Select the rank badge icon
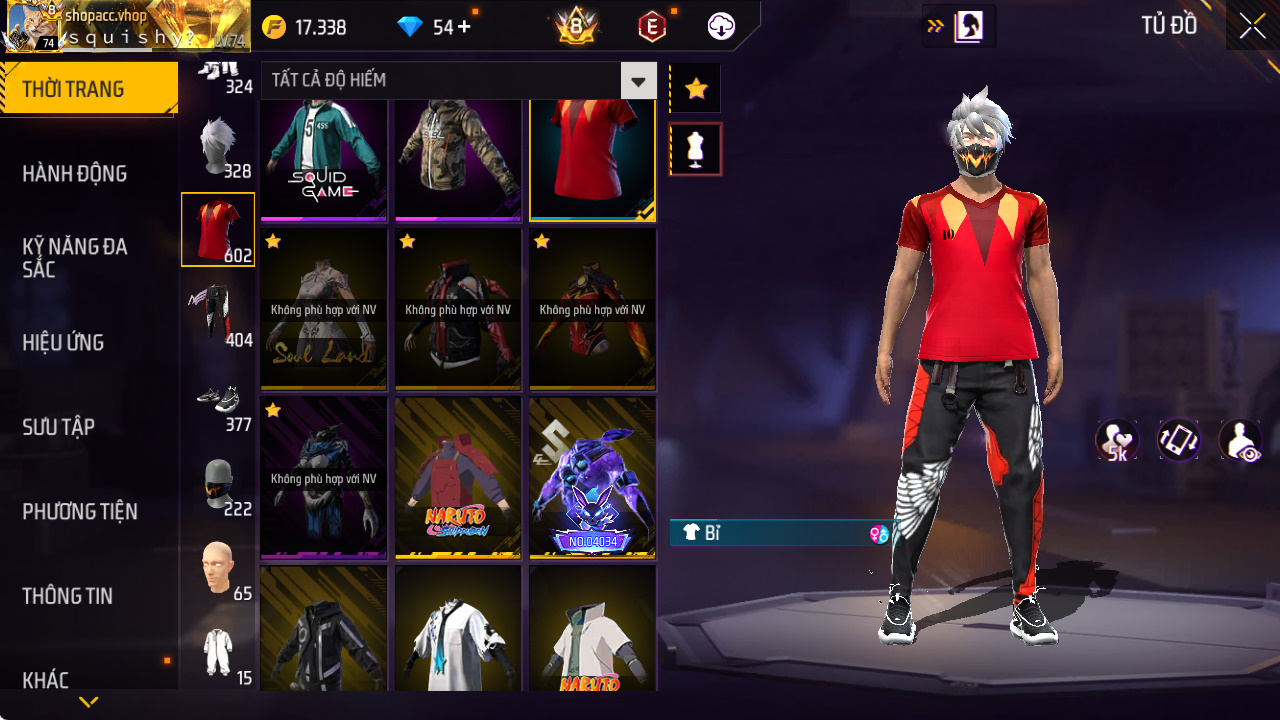The height and width of the screenshot is (720, 1280). pyautogui.click(x=576, y=27)
